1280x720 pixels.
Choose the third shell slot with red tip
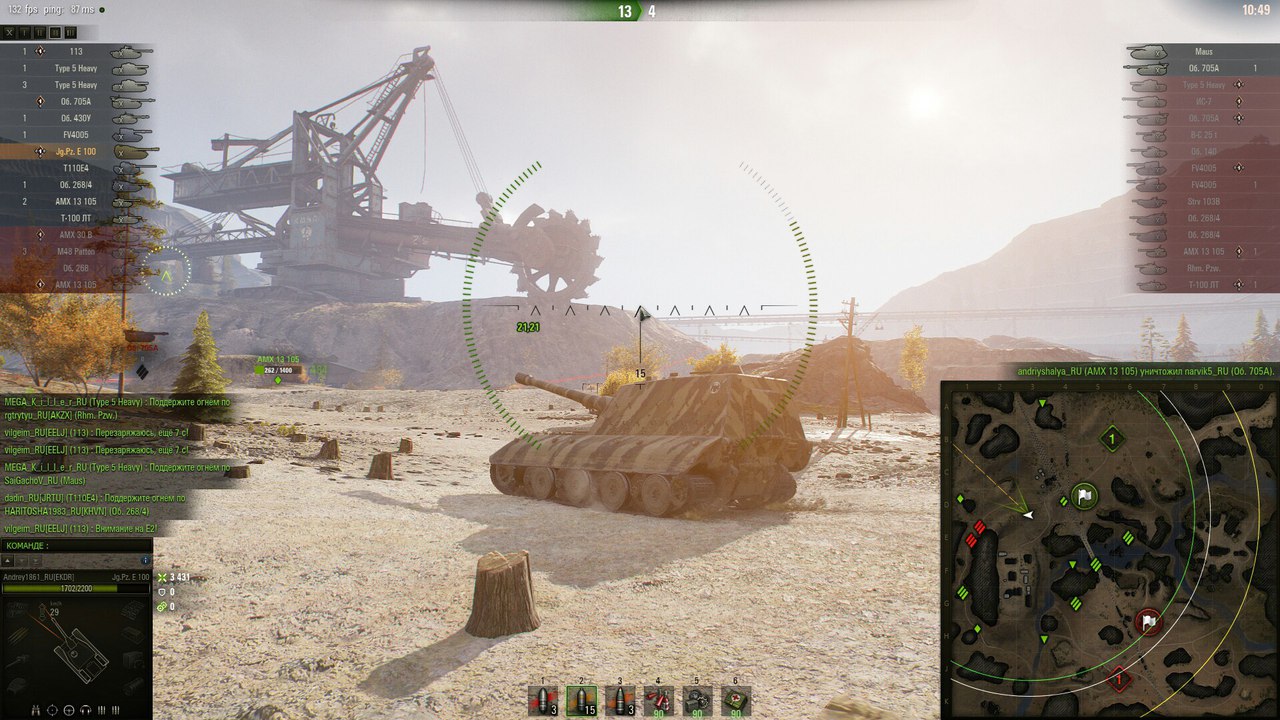tap(620, 700)
